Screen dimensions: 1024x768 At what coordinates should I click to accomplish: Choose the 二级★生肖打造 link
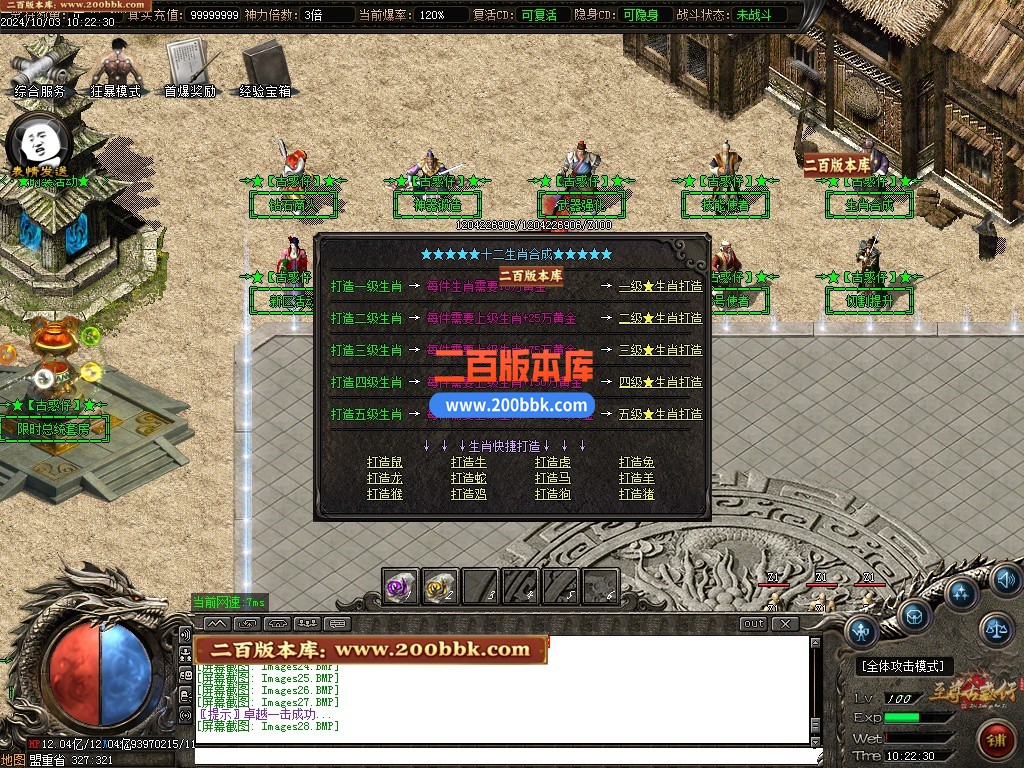[x=660, y=318]
